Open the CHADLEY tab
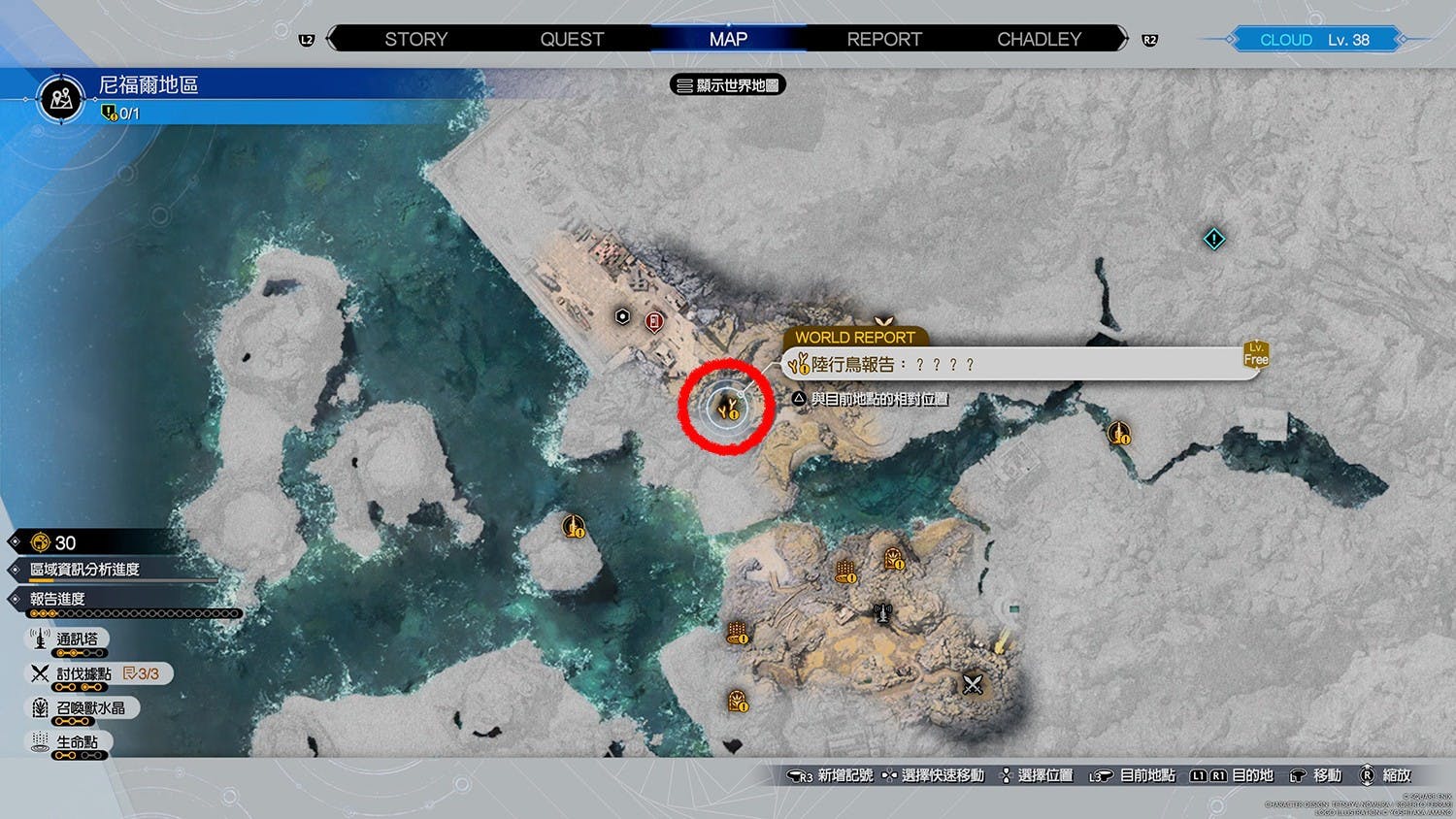This screenshot has width=1456, height=819. click(1039, 40)
